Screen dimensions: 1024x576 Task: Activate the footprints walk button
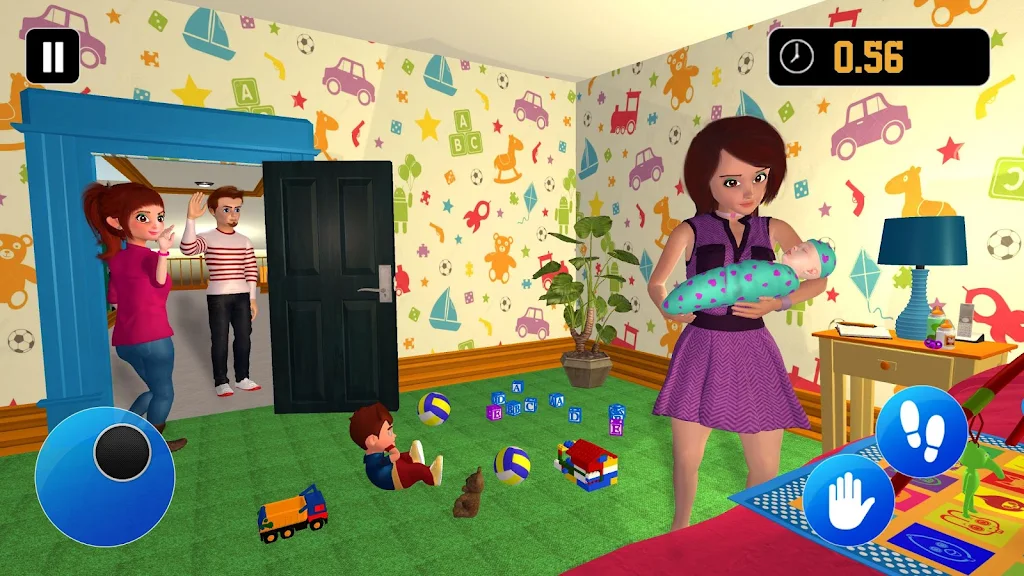[x=922, y=432]
